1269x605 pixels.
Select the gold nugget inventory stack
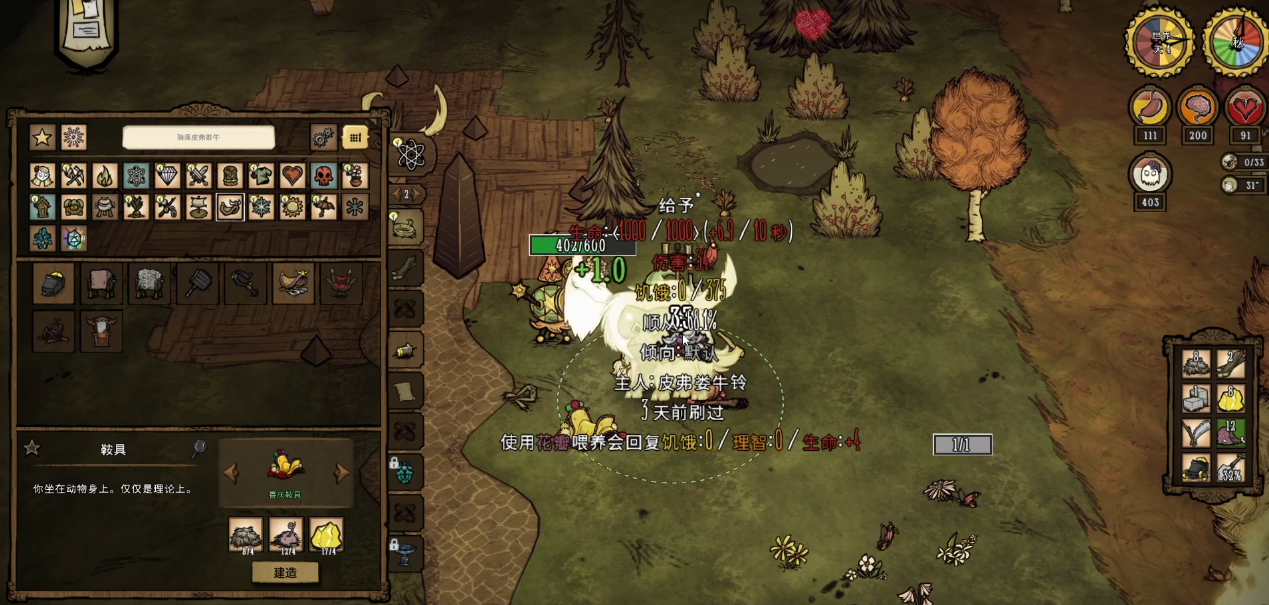(1229, 400)
